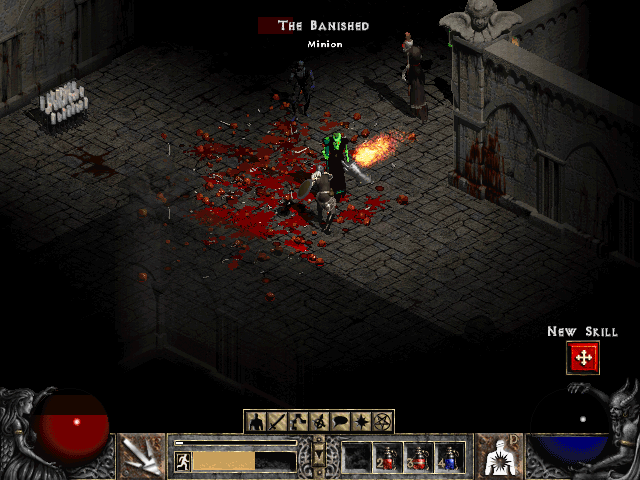Use the red potion in belt slot 2
Image resolution: width=640 pixels, height=480 pixels.
pyautogui.click(x=388, y=458)
